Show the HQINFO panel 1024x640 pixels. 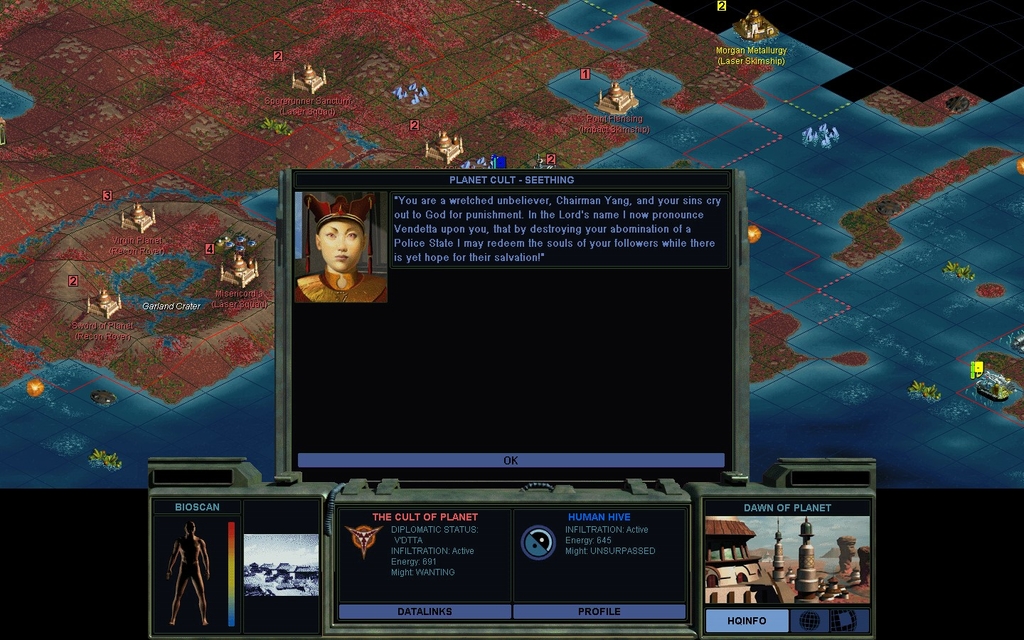746,621
